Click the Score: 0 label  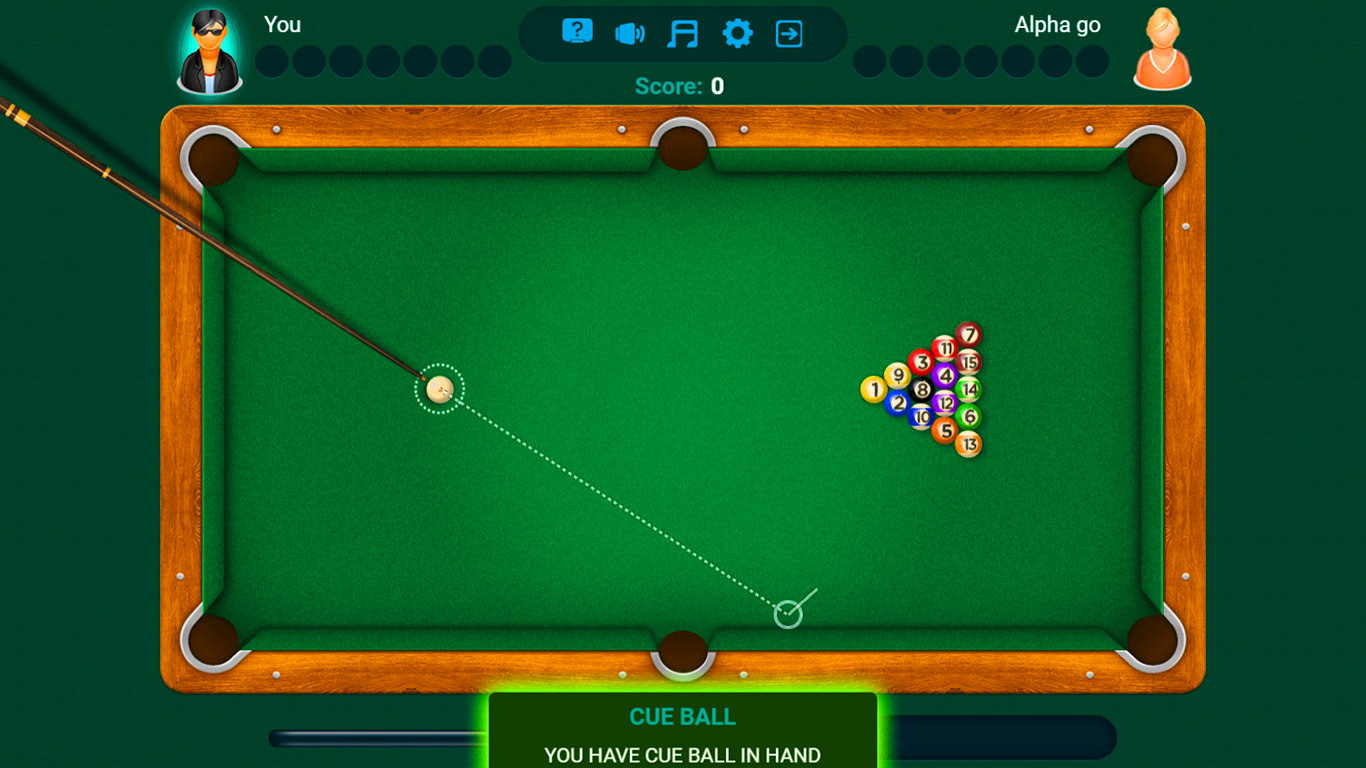pos(680,86)
